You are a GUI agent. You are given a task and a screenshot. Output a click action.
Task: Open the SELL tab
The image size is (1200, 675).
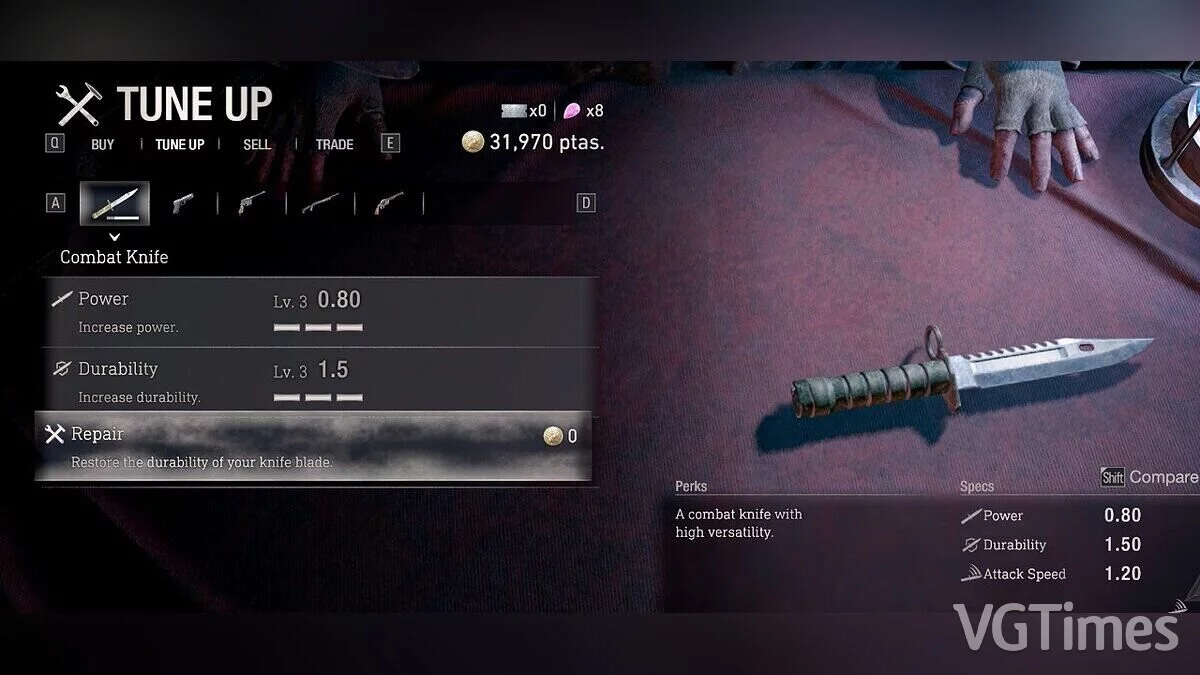(x=257, y=144)
